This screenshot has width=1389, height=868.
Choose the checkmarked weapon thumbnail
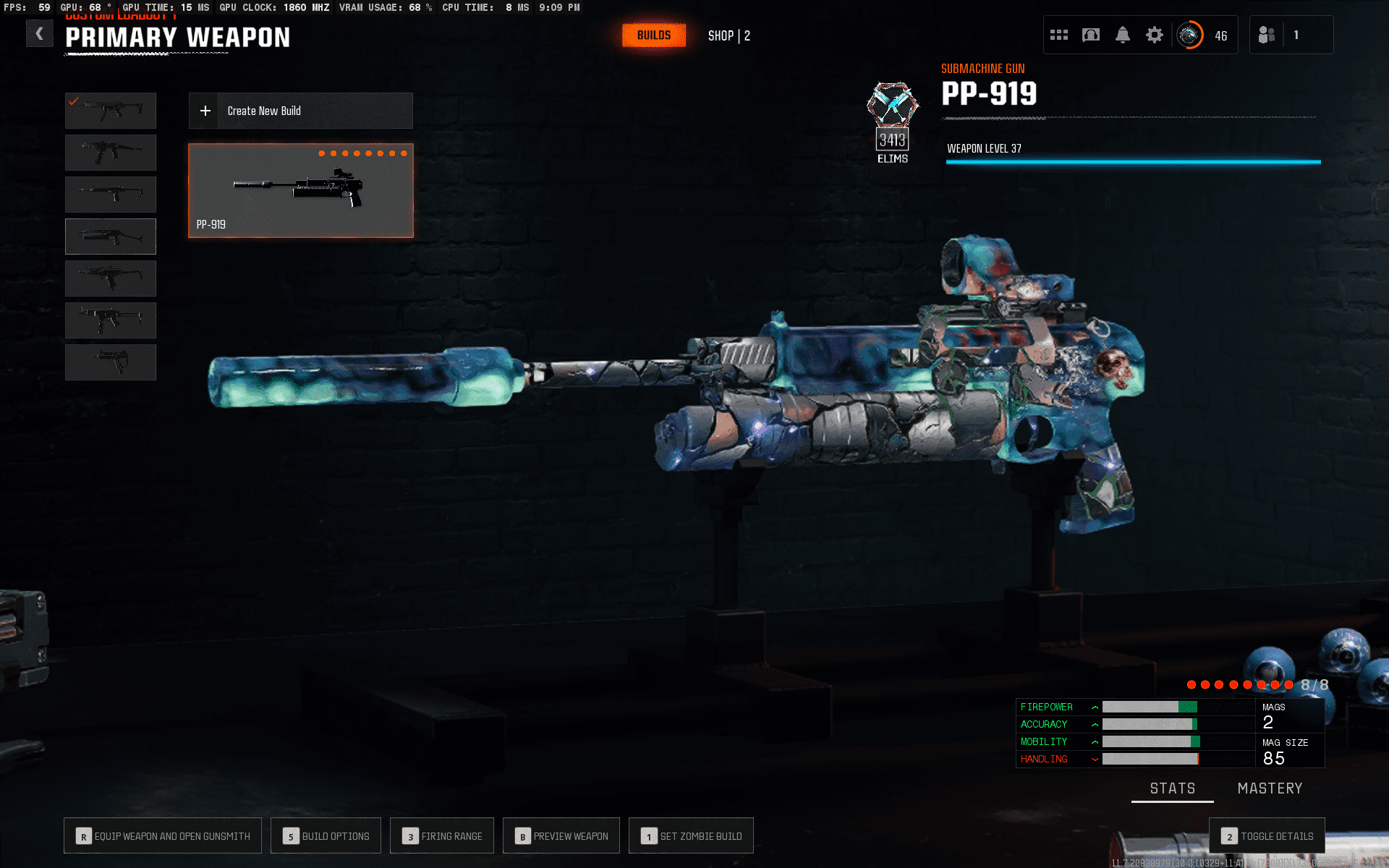click(x=111, y=111)
